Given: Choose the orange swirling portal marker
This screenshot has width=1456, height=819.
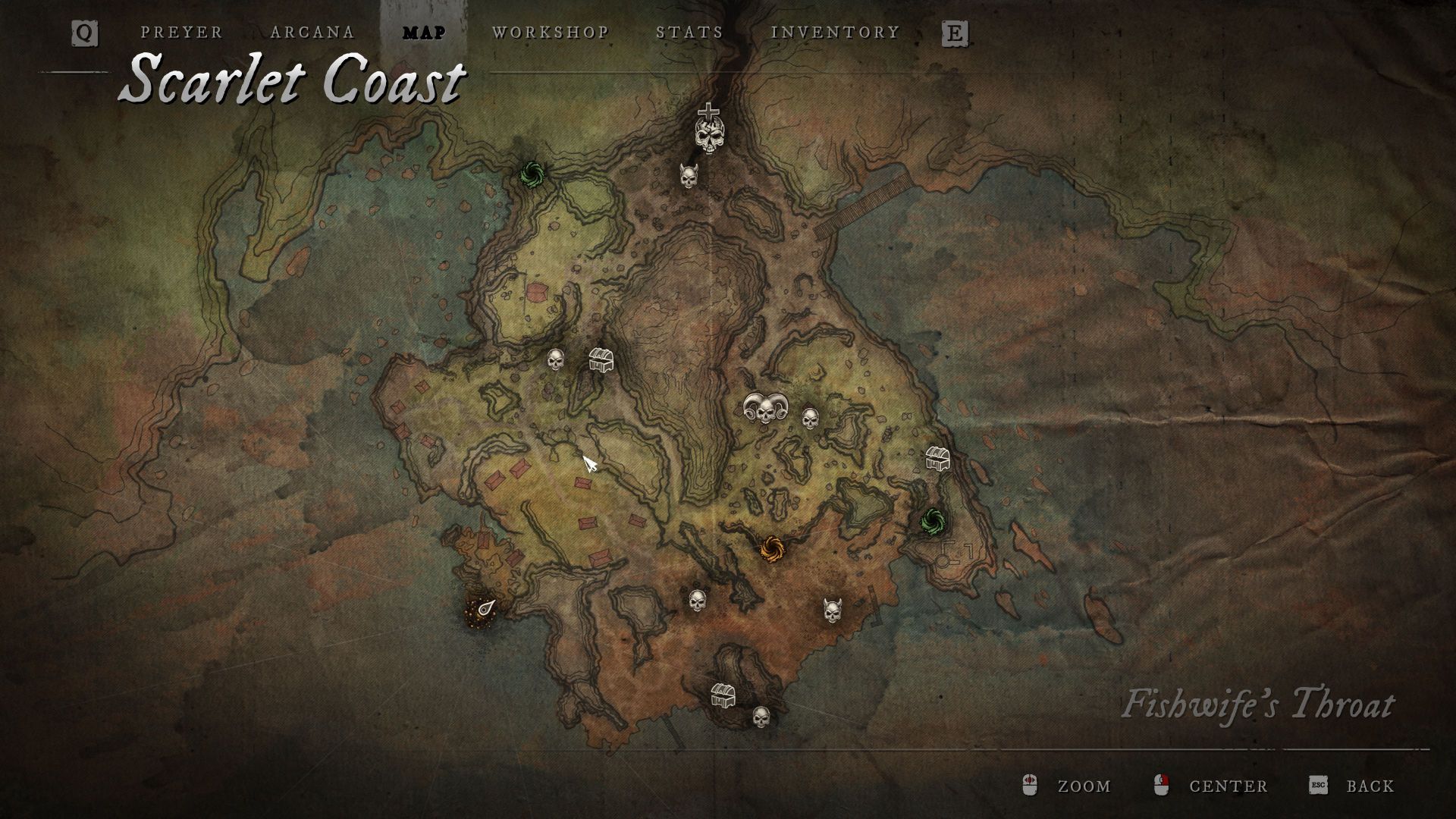Looking at the screenshot, I should pos(771,548).
